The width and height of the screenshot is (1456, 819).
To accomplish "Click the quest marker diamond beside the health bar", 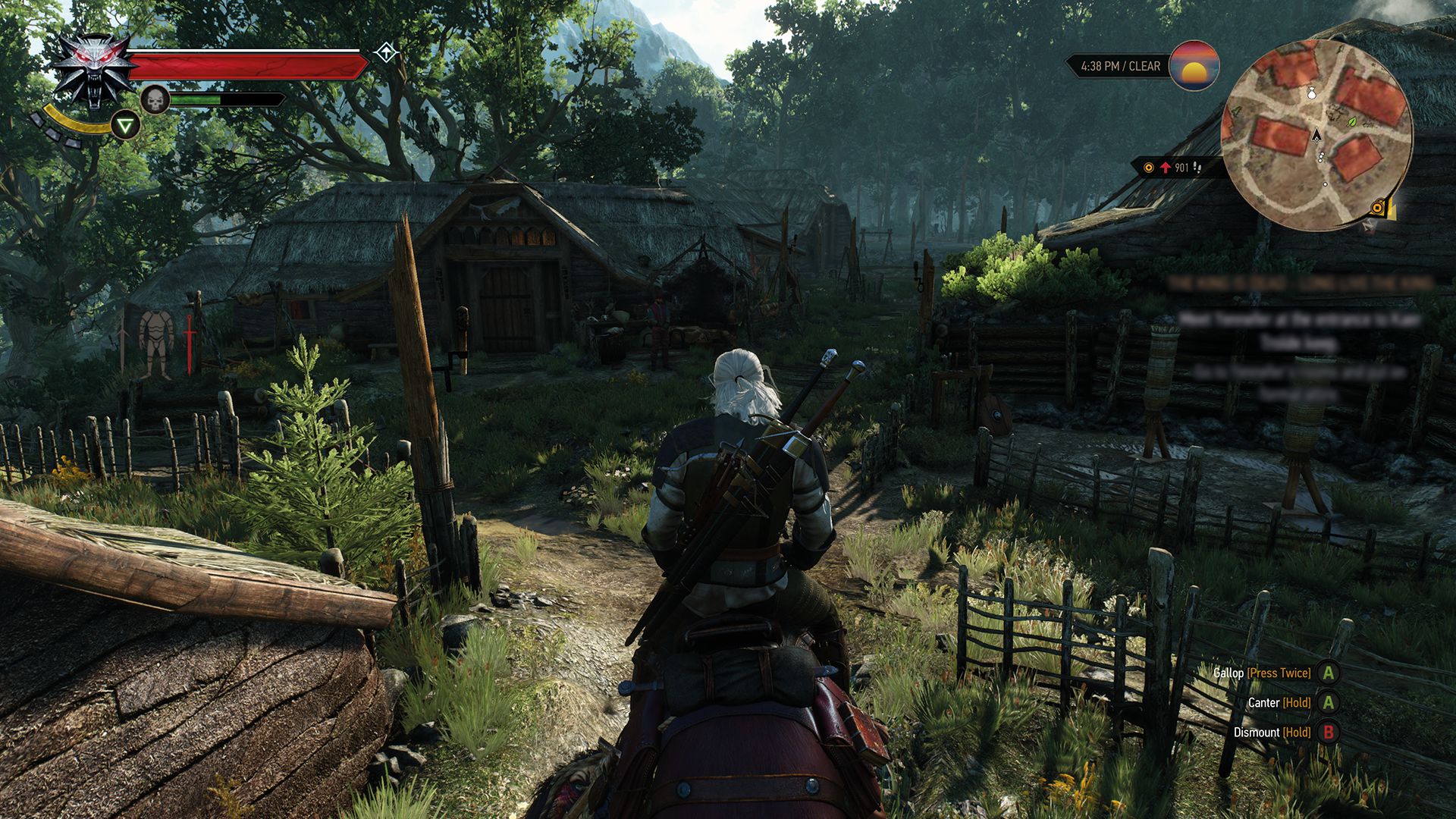I will click(x=388, y=52).
